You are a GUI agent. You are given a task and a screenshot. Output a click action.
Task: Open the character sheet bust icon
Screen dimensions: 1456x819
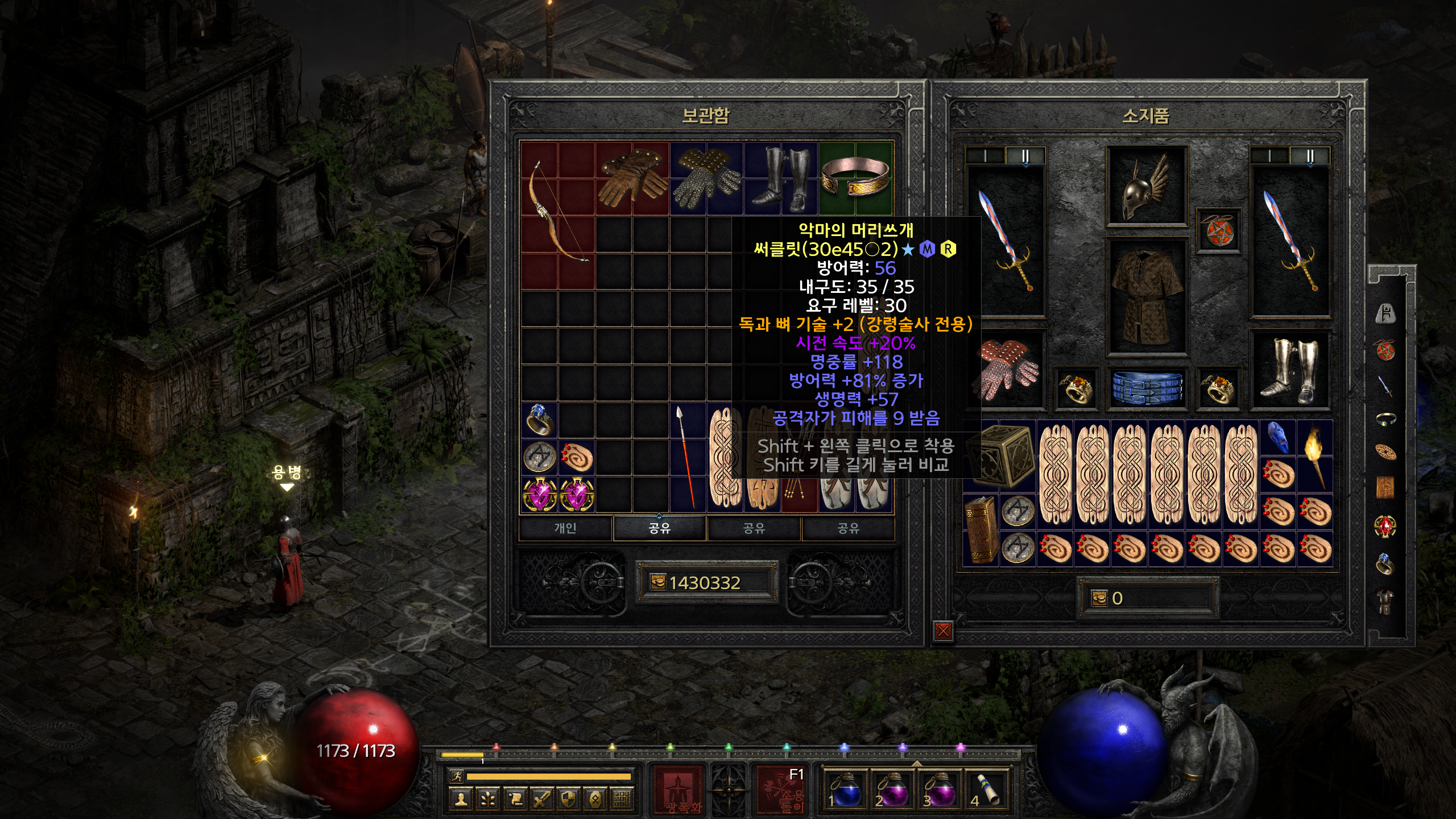tap(461, 799)
